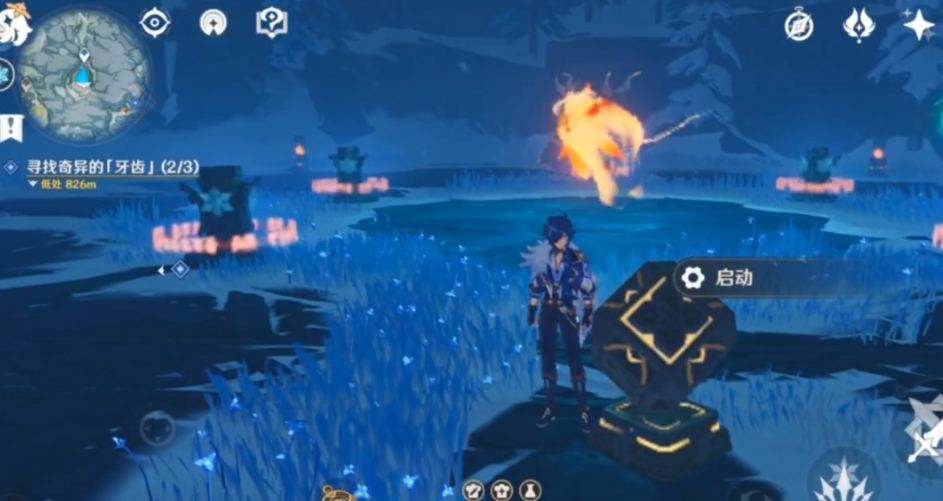Select the tracked quest 寻找奇异的「牙齿」
Image resolution: width=943 pixels, height=501 pixels.
tap(109, 169)
